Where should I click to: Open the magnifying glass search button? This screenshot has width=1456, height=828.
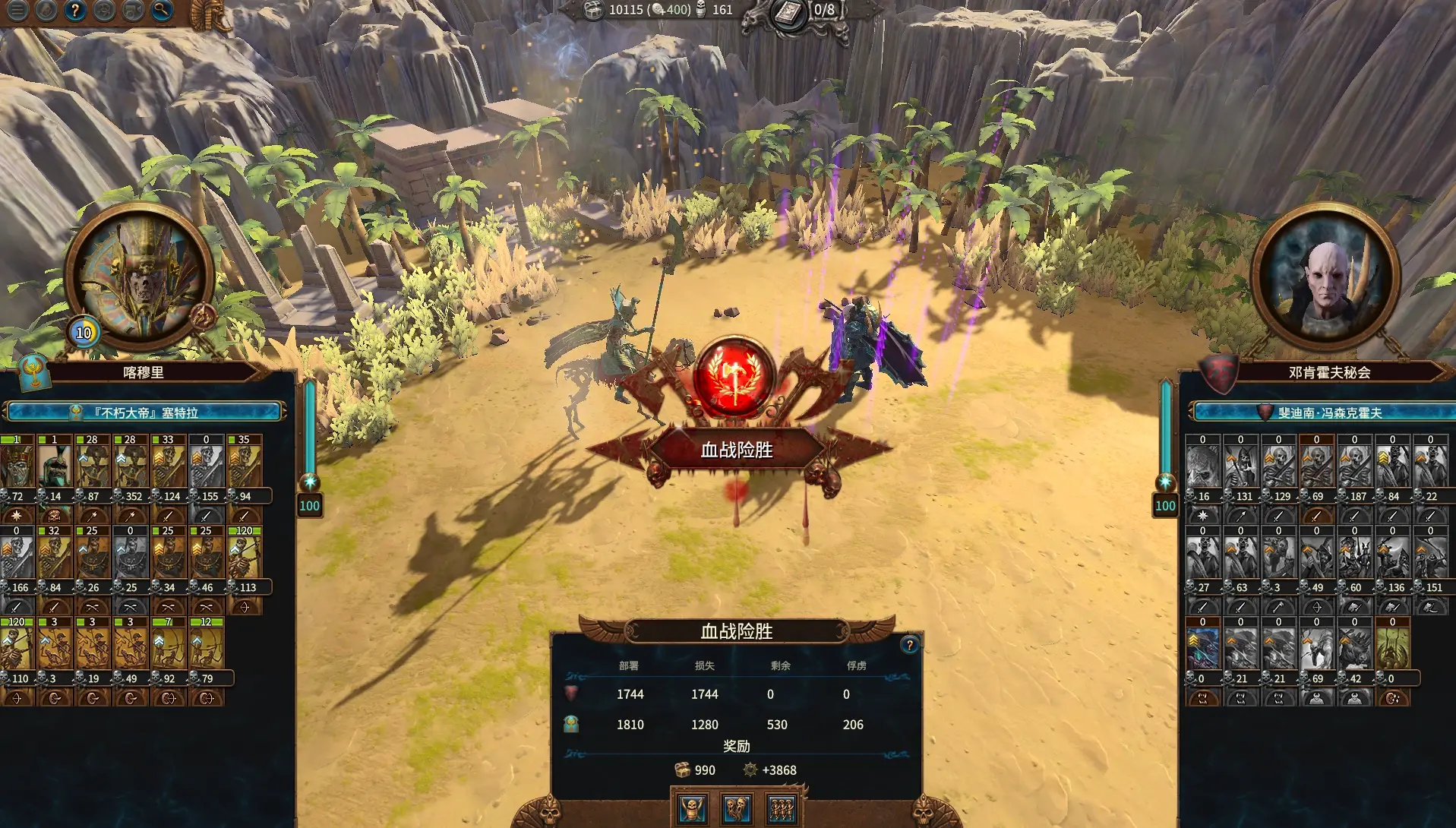(x=161, y=10)
